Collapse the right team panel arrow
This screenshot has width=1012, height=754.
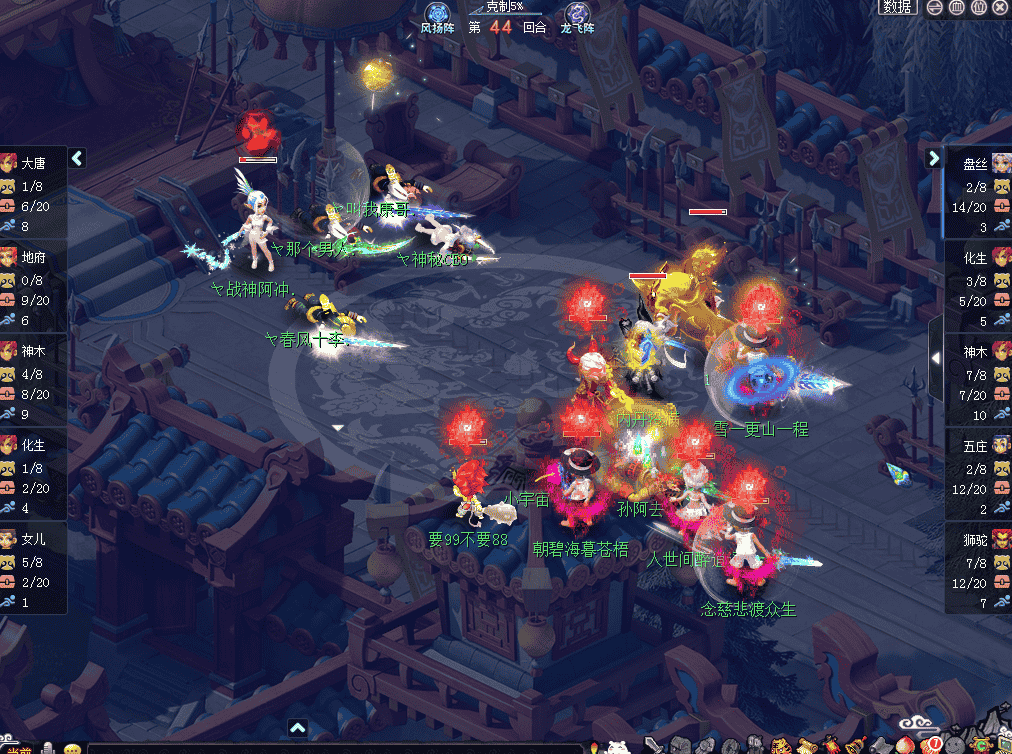coord(934,158)
